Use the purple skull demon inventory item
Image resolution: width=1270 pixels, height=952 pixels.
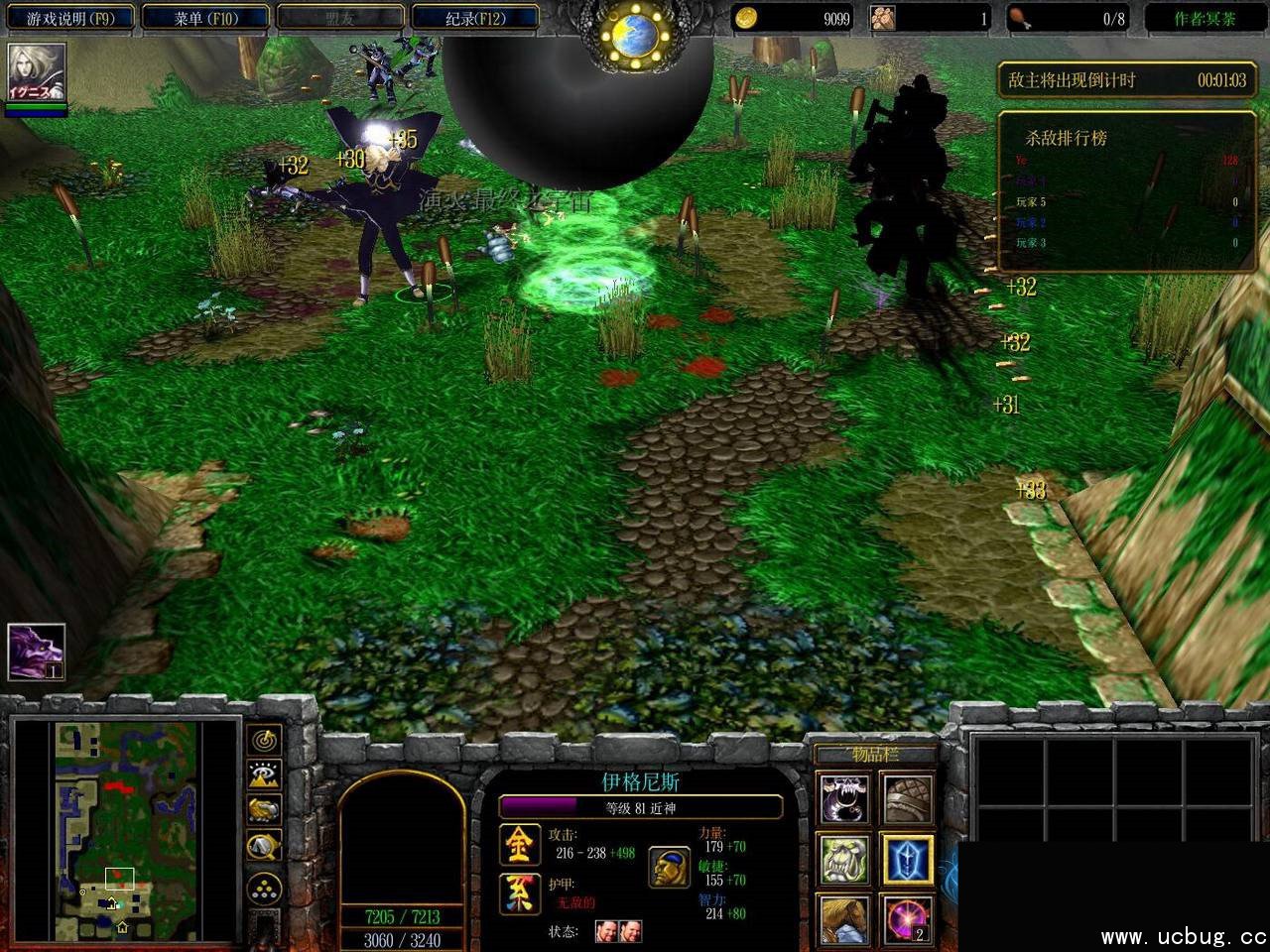[x=843, y=799]
